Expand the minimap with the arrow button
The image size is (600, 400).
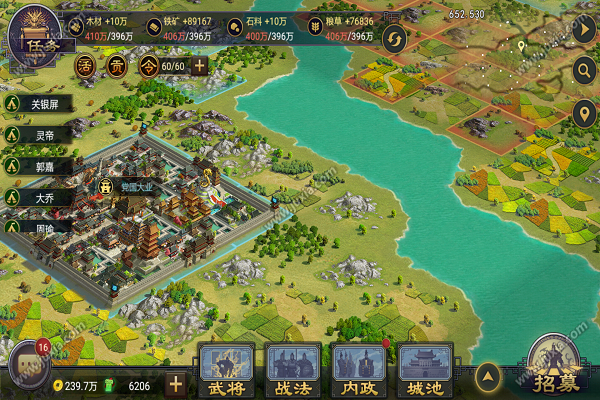[x=585, y=29]
